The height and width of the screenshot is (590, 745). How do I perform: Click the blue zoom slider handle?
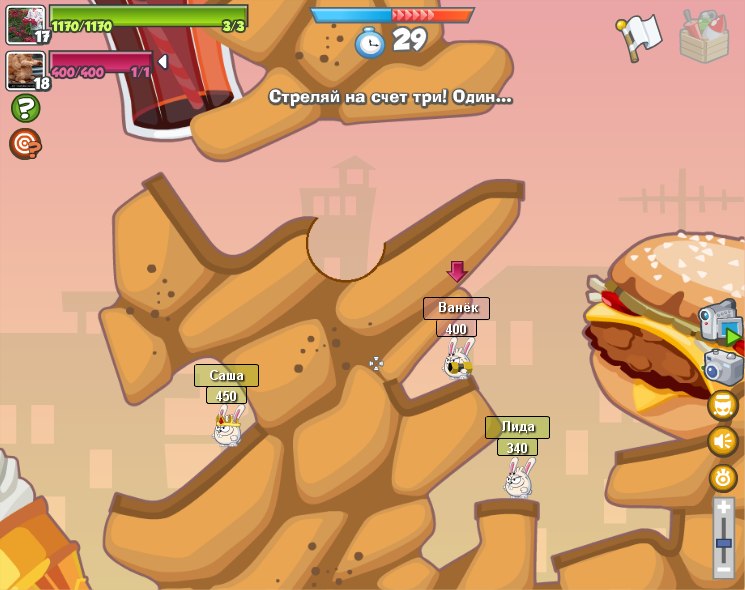724,543
